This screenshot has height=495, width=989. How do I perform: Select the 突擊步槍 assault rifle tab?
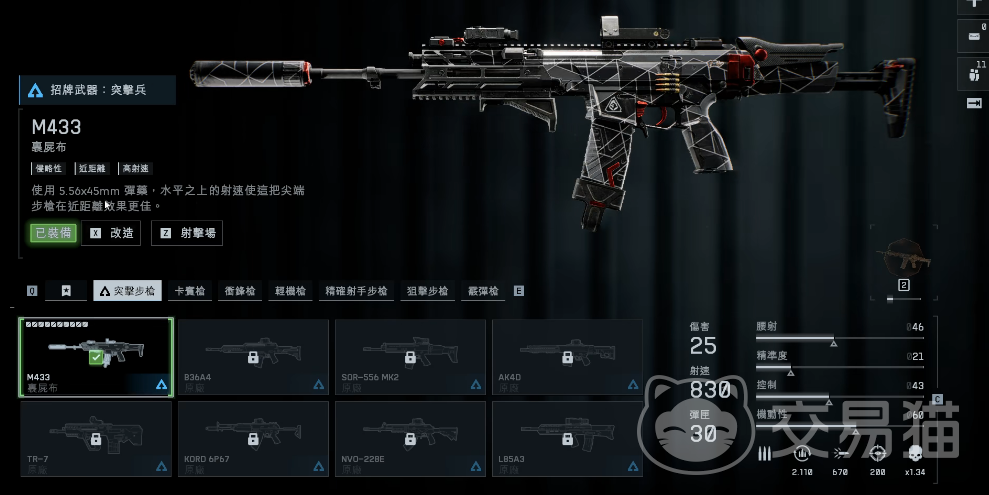127,291
